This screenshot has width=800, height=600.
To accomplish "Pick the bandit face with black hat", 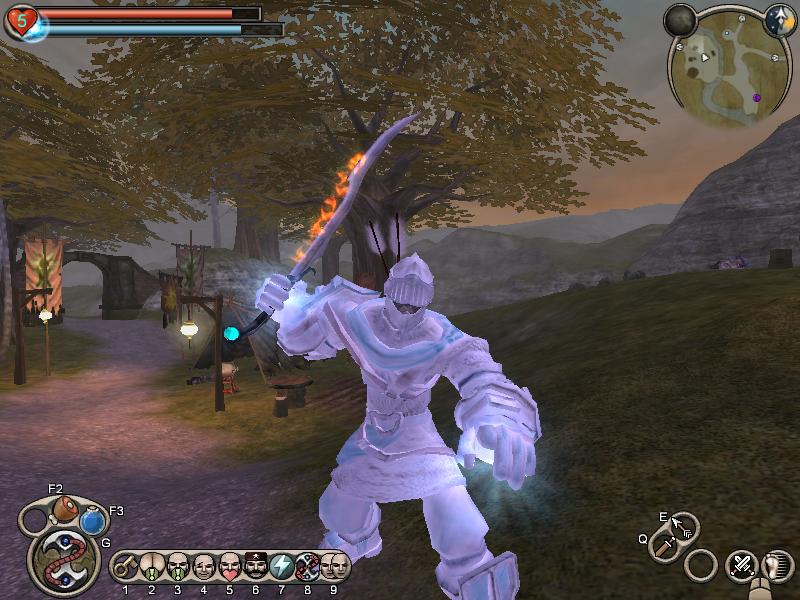I will (256, 567).
